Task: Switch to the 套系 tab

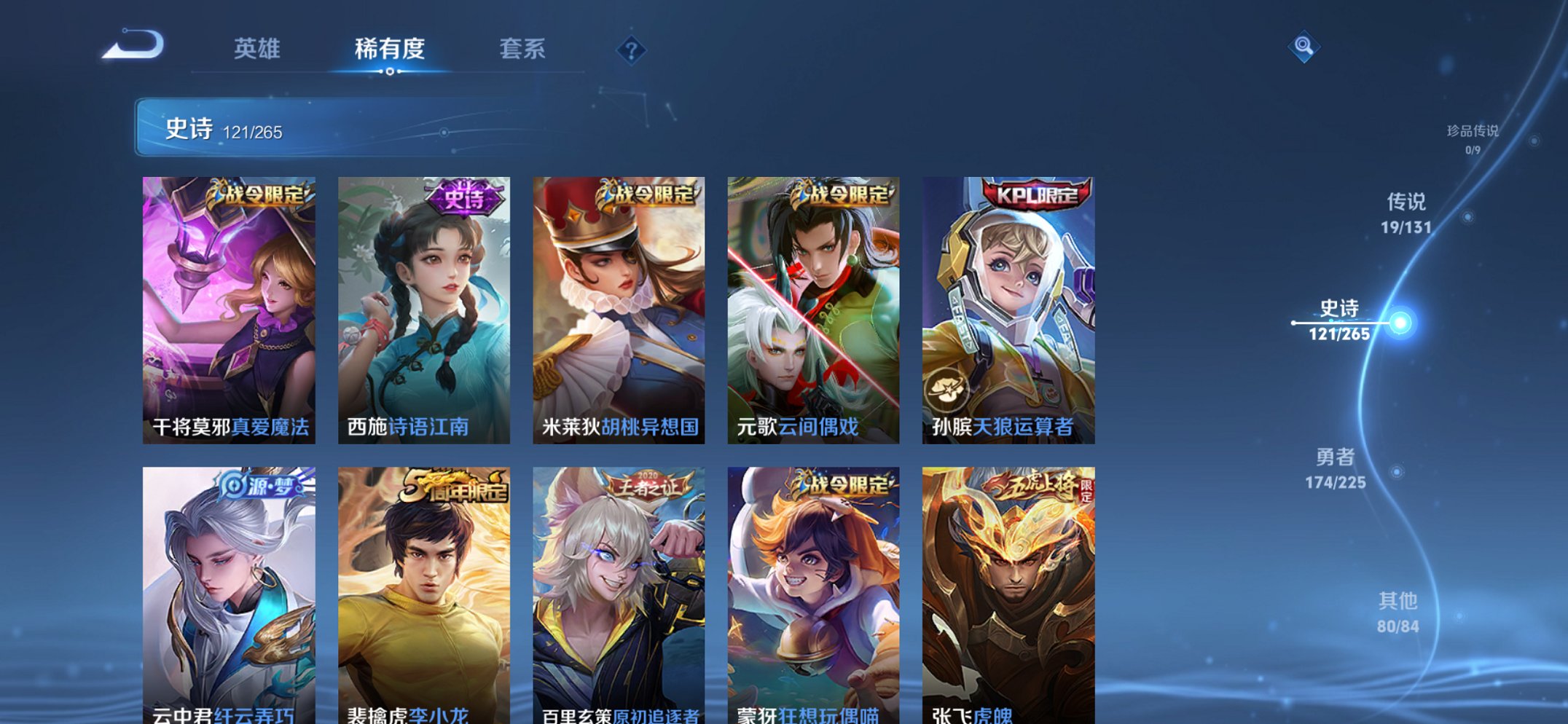Action: point(523,50)
